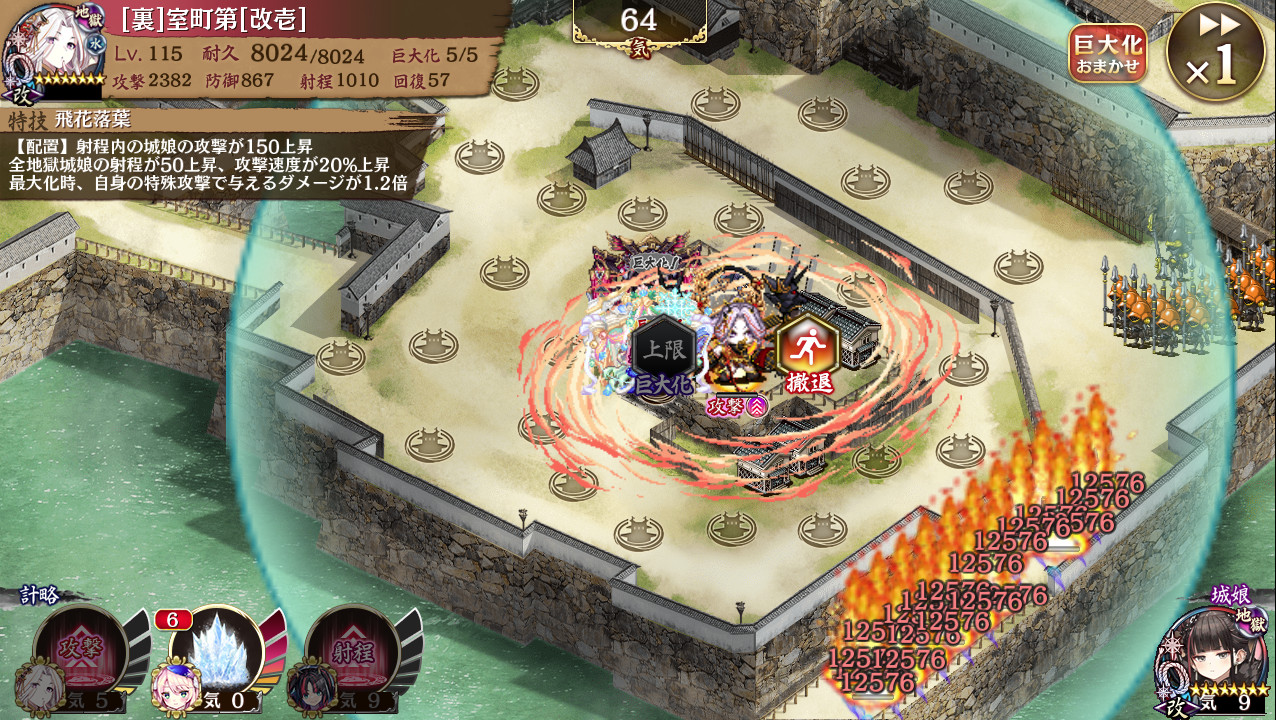Toggle the ×1 game speed button

pyautogui.click(x=1216, y=52)
